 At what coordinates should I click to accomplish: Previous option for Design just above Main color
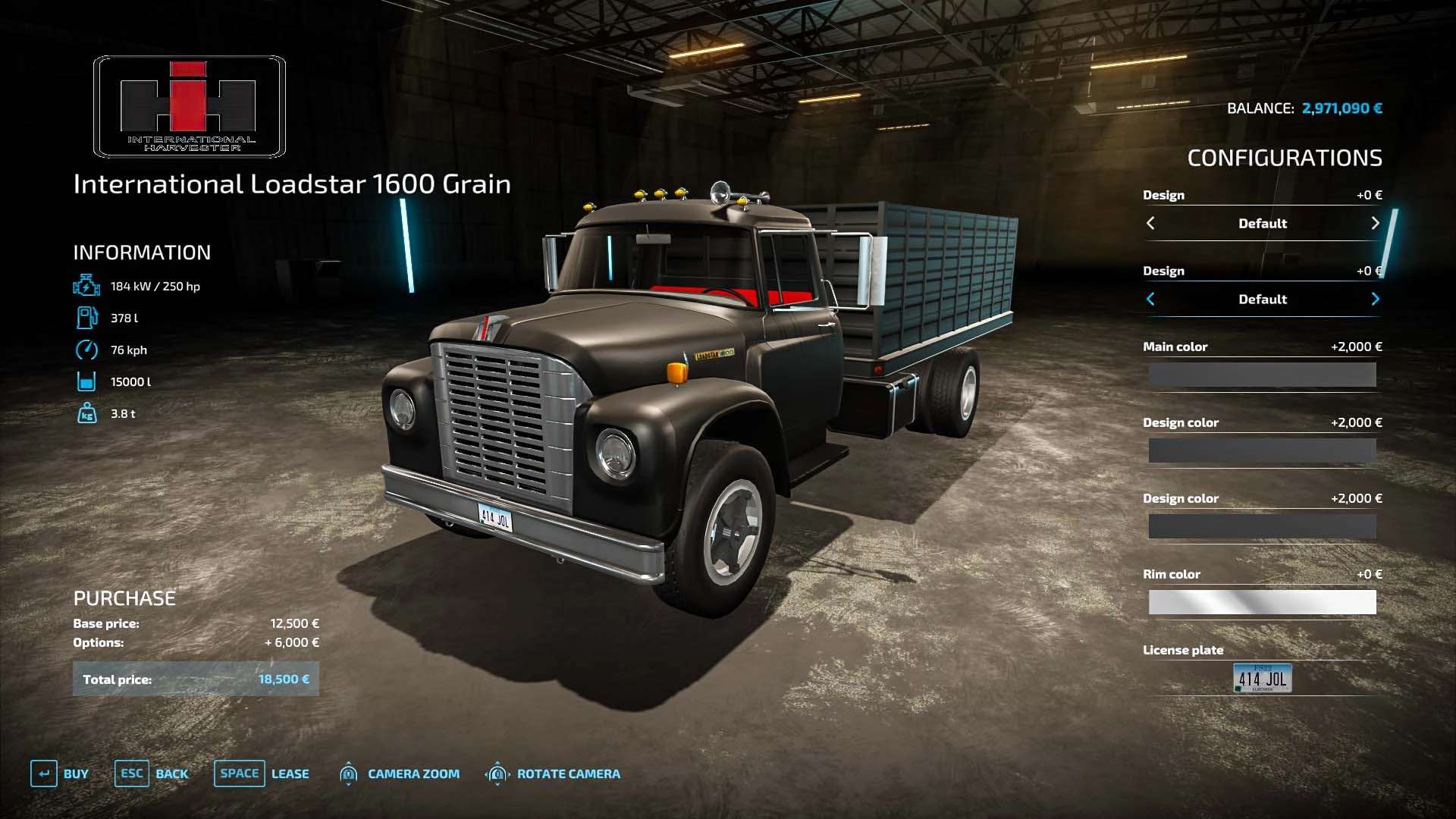1150,299
